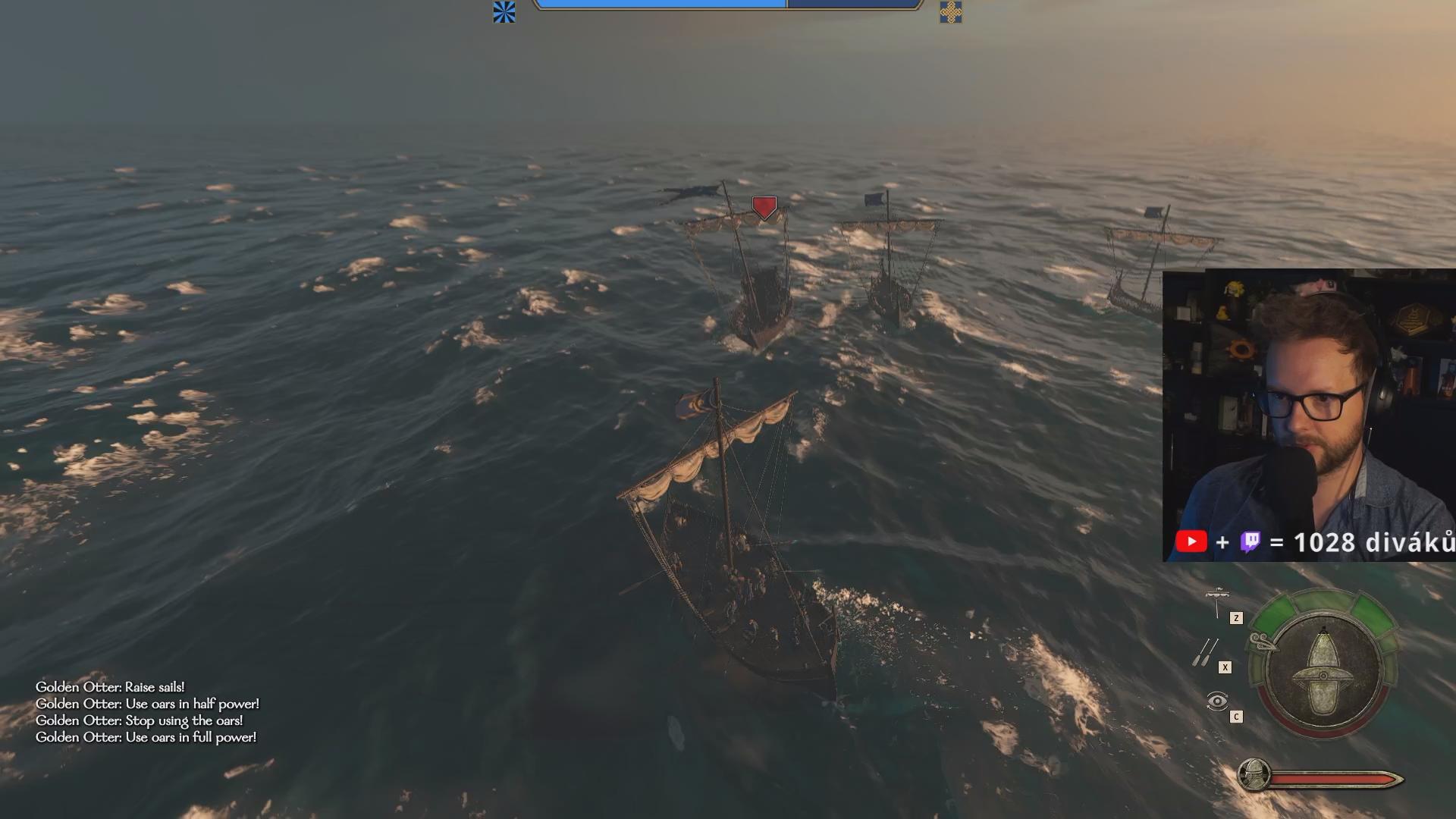Click the YouTube logo in viewer counter
1456x819 pixels.
pyautogui.click(x=1191, y=541)
